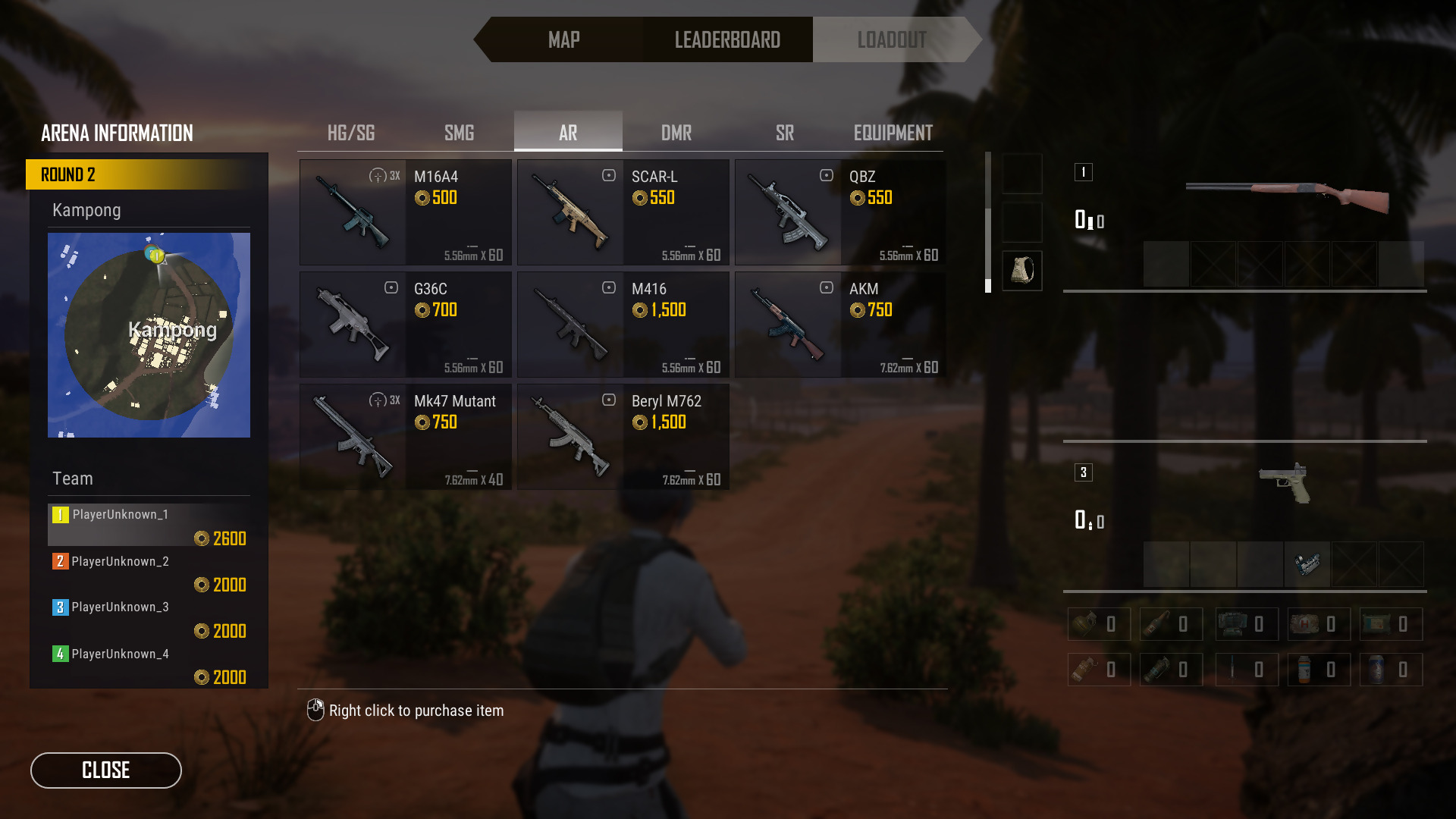This screenshot has width=1456, height=819.
Task: Select the M16A4 rifle card
Action: (406, 212)
